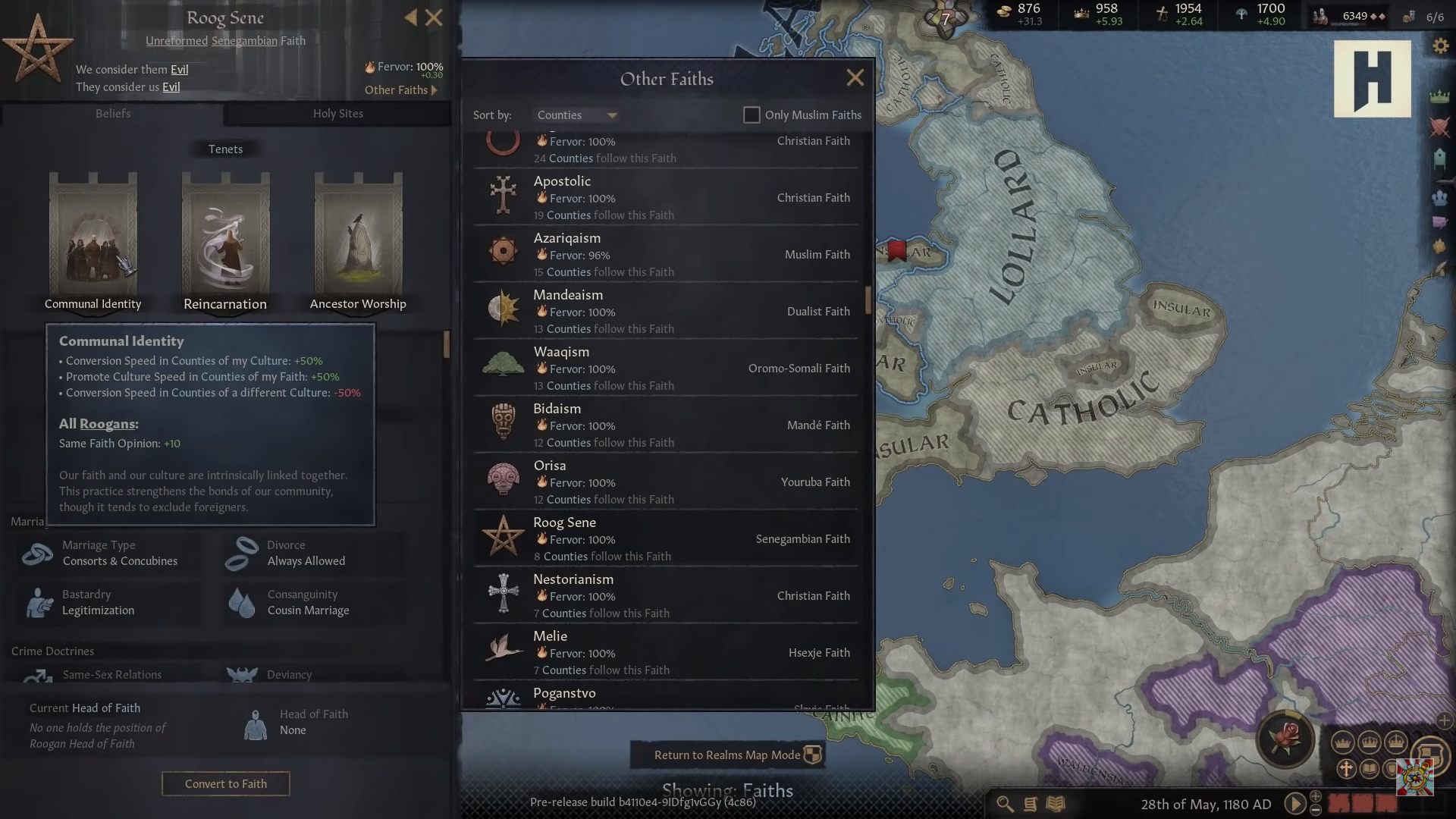This screenshot has height=819, width=1456.
Task: Click the Convert to Faith button
Action: [x=225, y=783]
